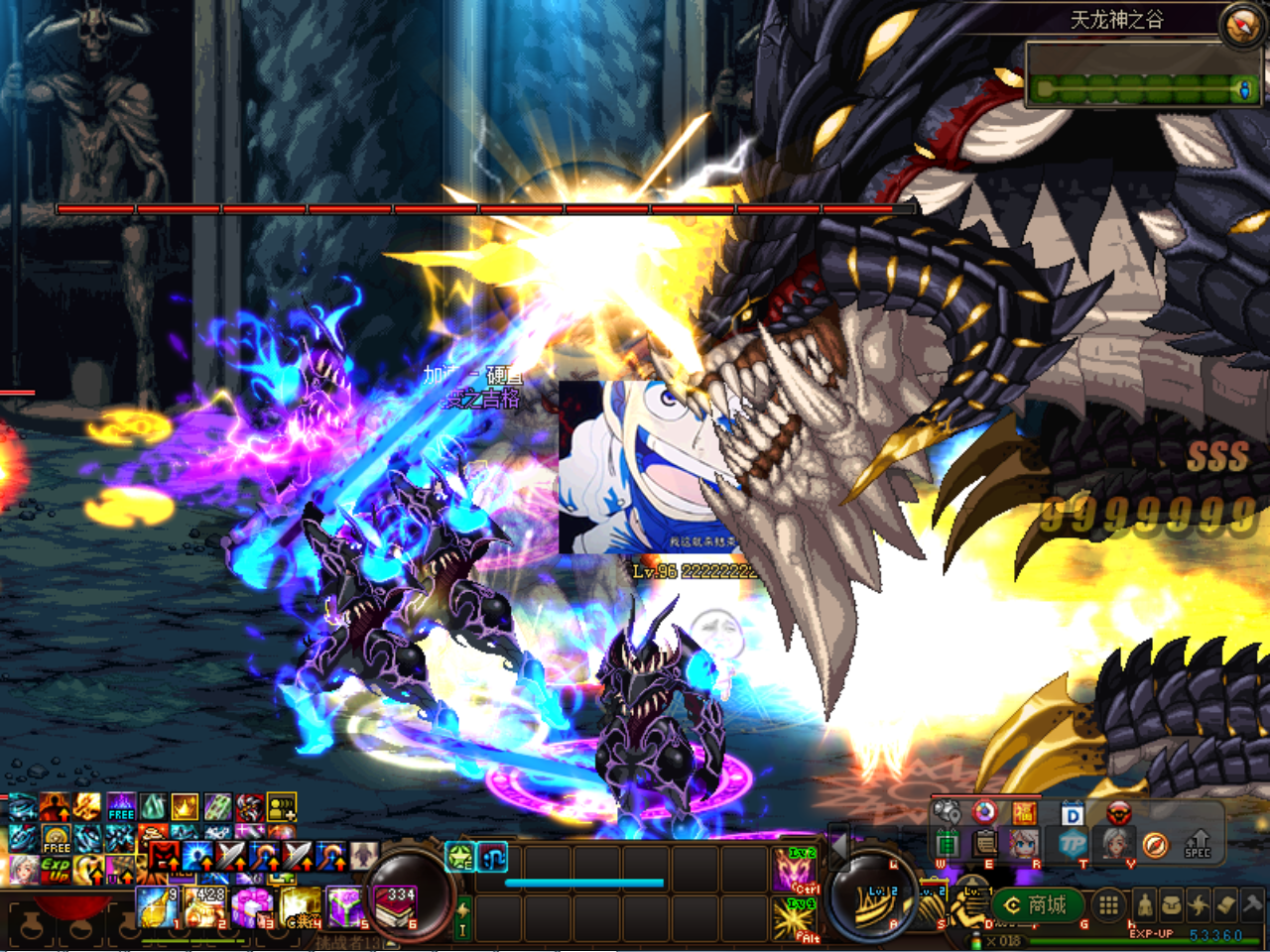Open the quest clipboard icon (E shortcut)
Viewport: 1270px width, 952px height.
[x=986, y=844]
